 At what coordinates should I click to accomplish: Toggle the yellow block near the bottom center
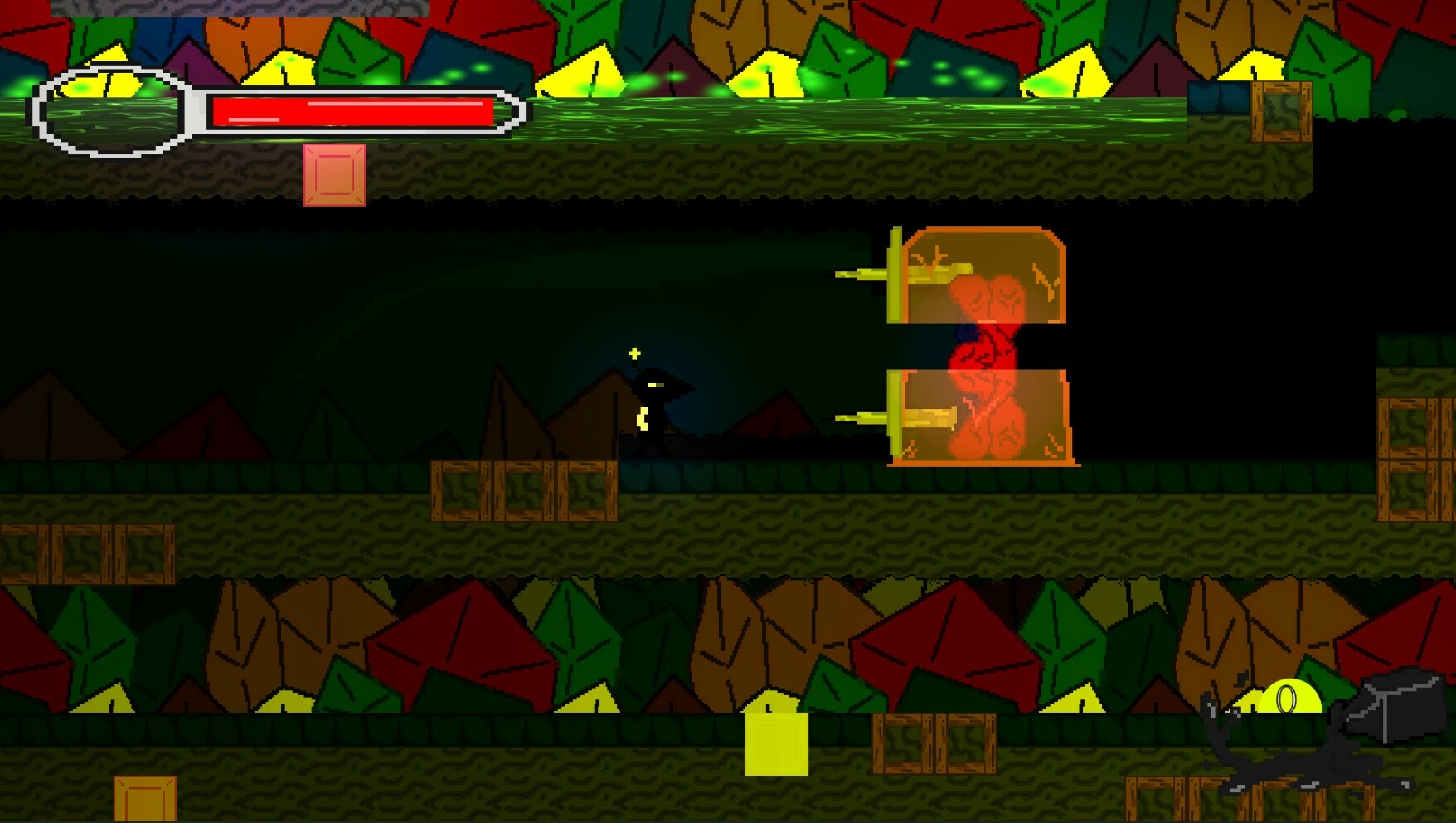point(777,745)
